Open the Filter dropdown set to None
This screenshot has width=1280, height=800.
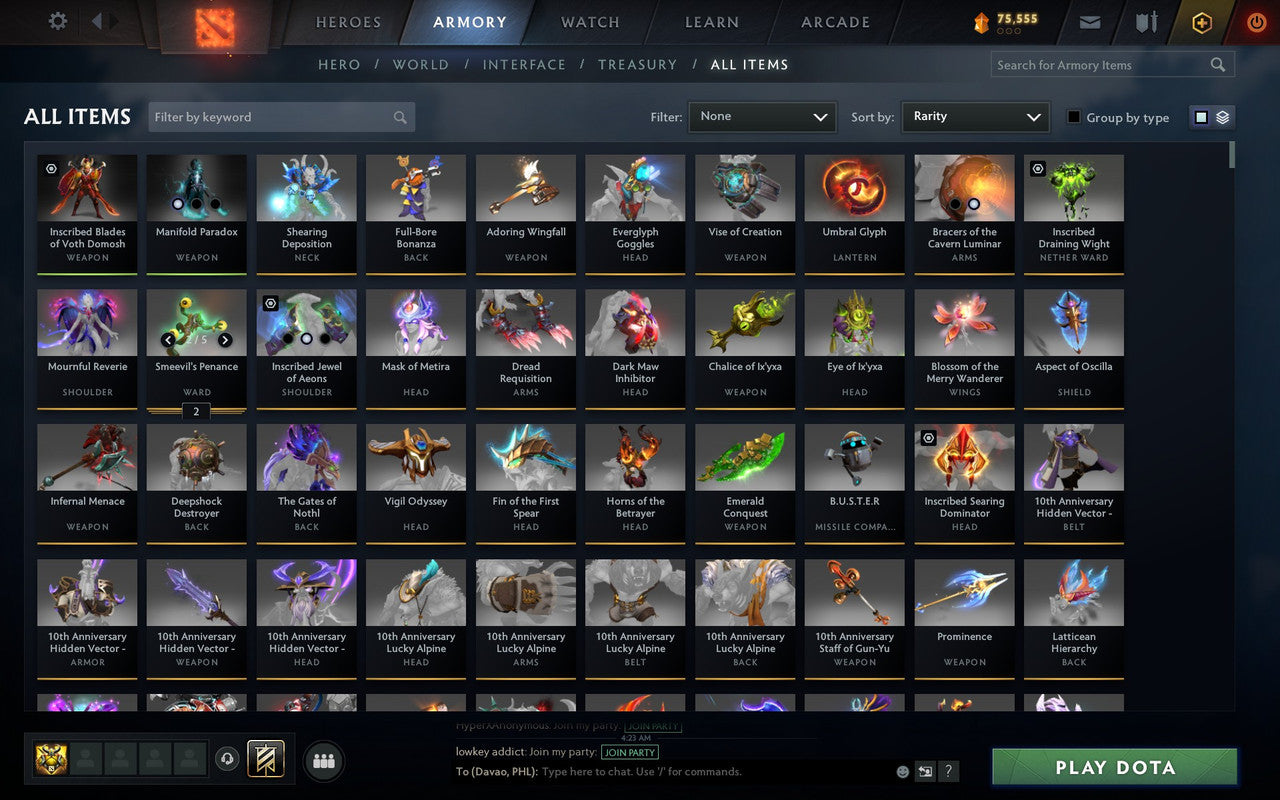point(762,116)
